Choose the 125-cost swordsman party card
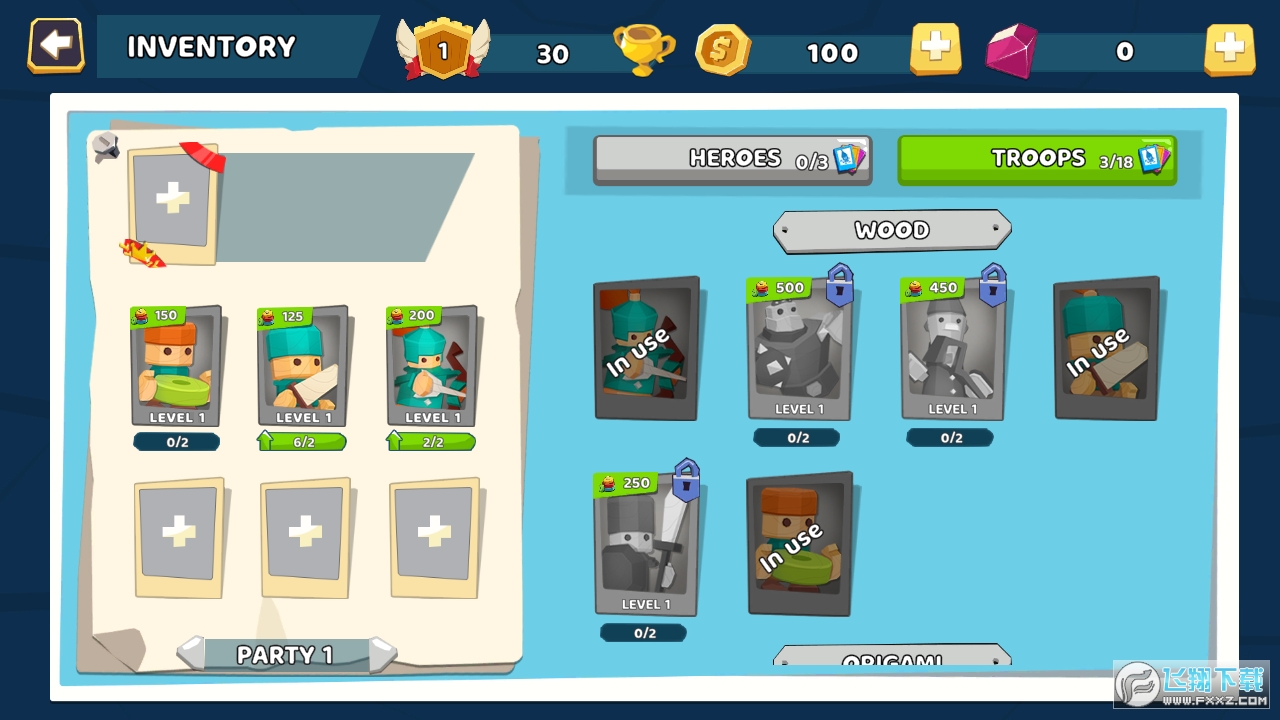Screen dimensions: 1280x720 click(303, 367)
